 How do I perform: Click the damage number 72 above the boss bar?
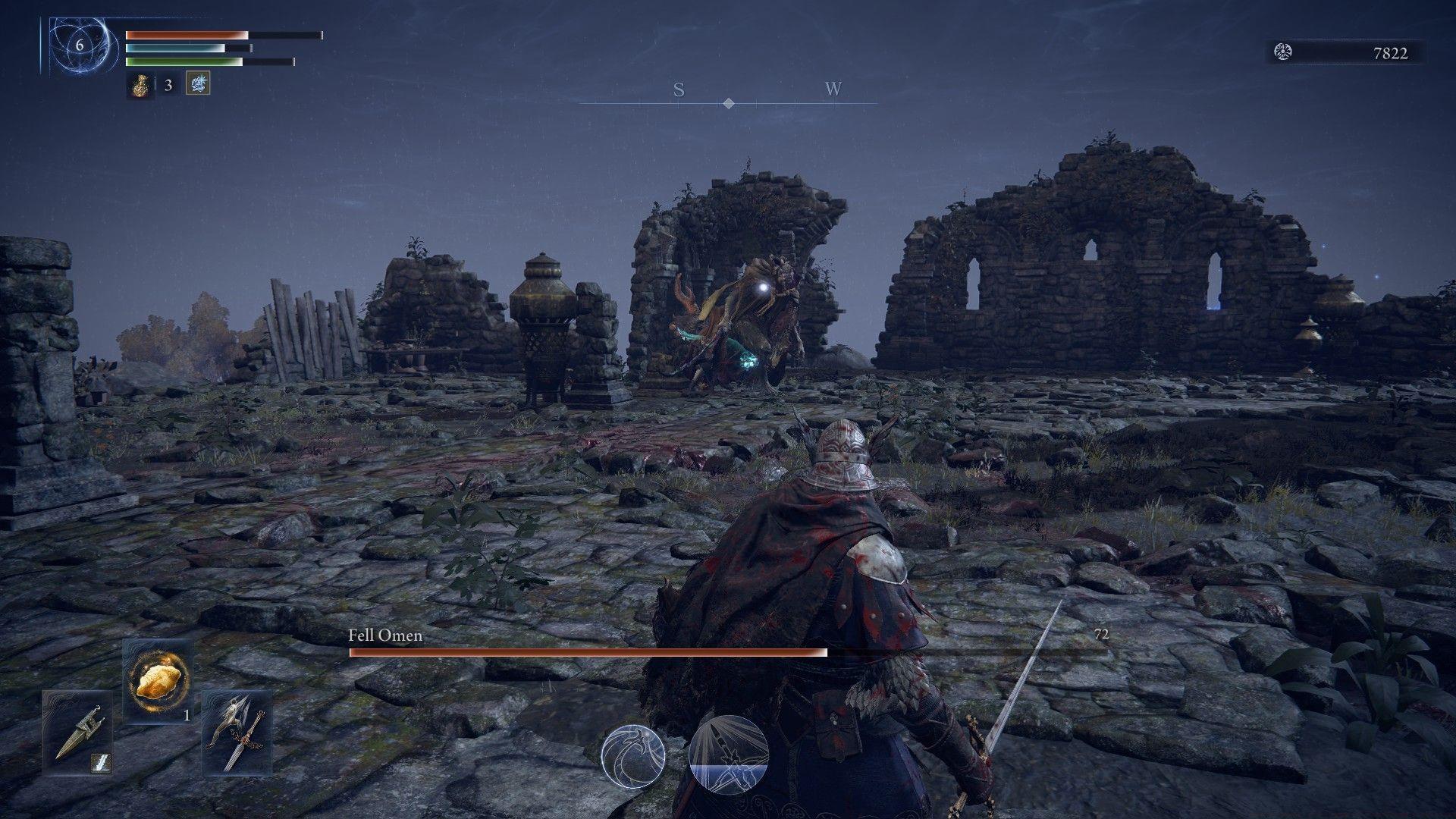click(1105, 635)
